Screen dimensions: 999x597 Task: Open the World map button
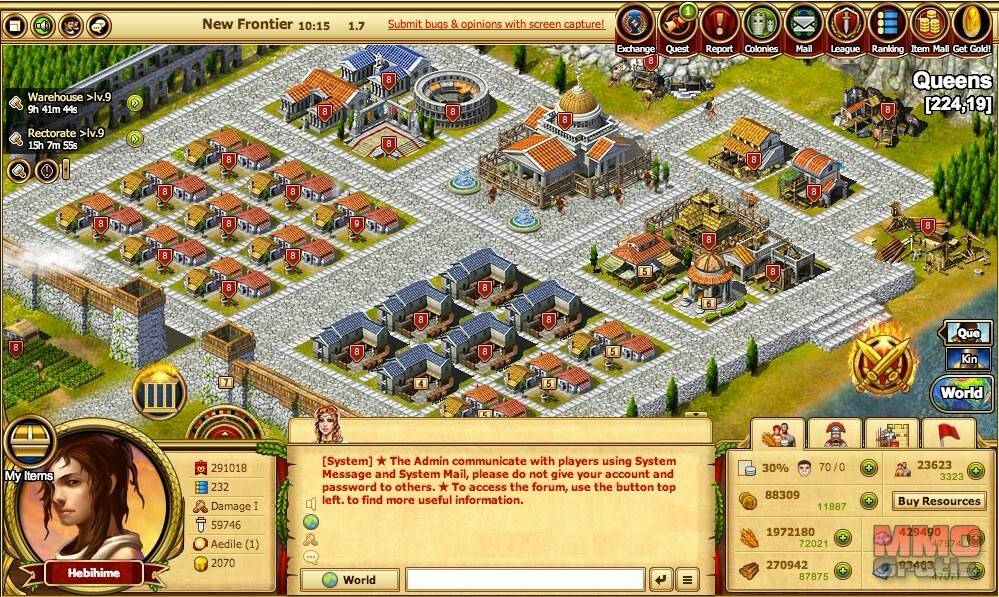(960, 393)
